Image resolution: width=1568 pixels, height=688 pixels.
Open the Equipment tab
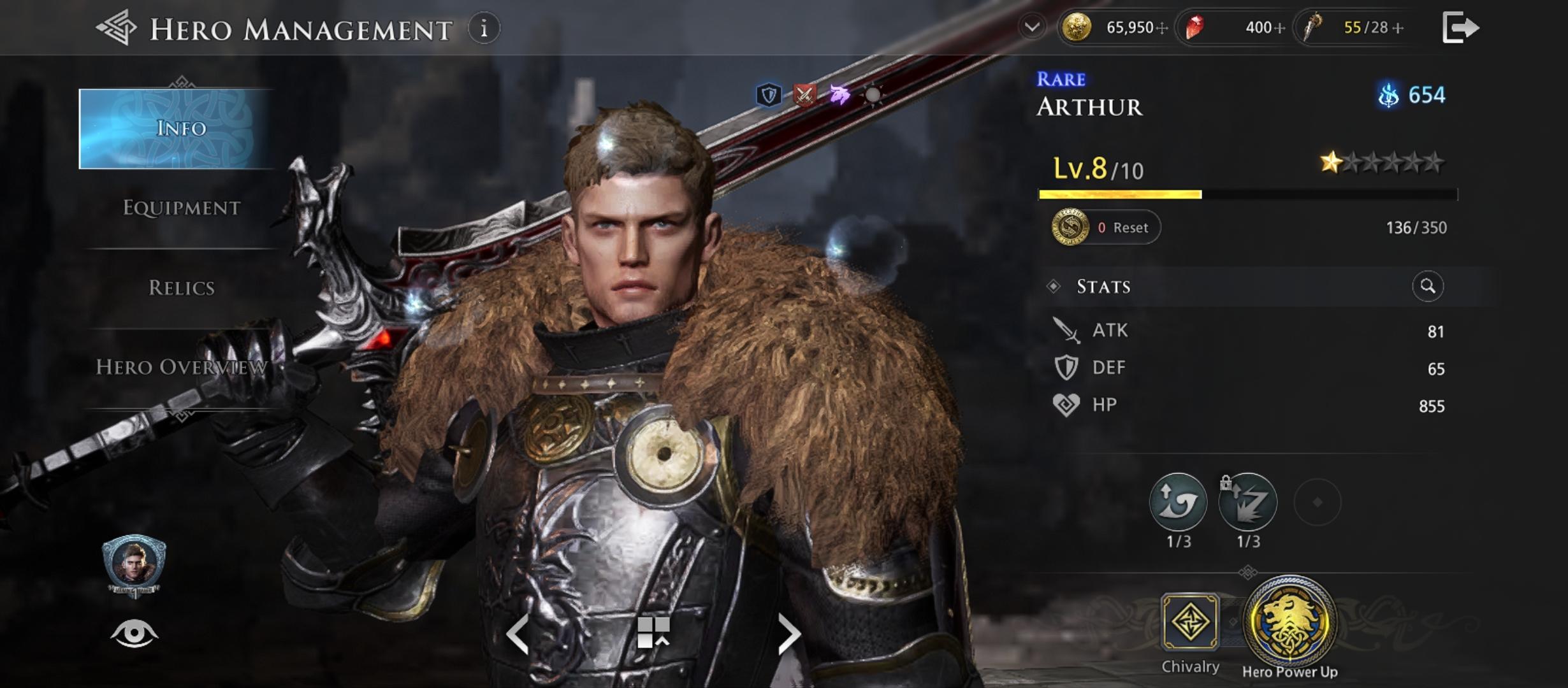pos(181,208)
